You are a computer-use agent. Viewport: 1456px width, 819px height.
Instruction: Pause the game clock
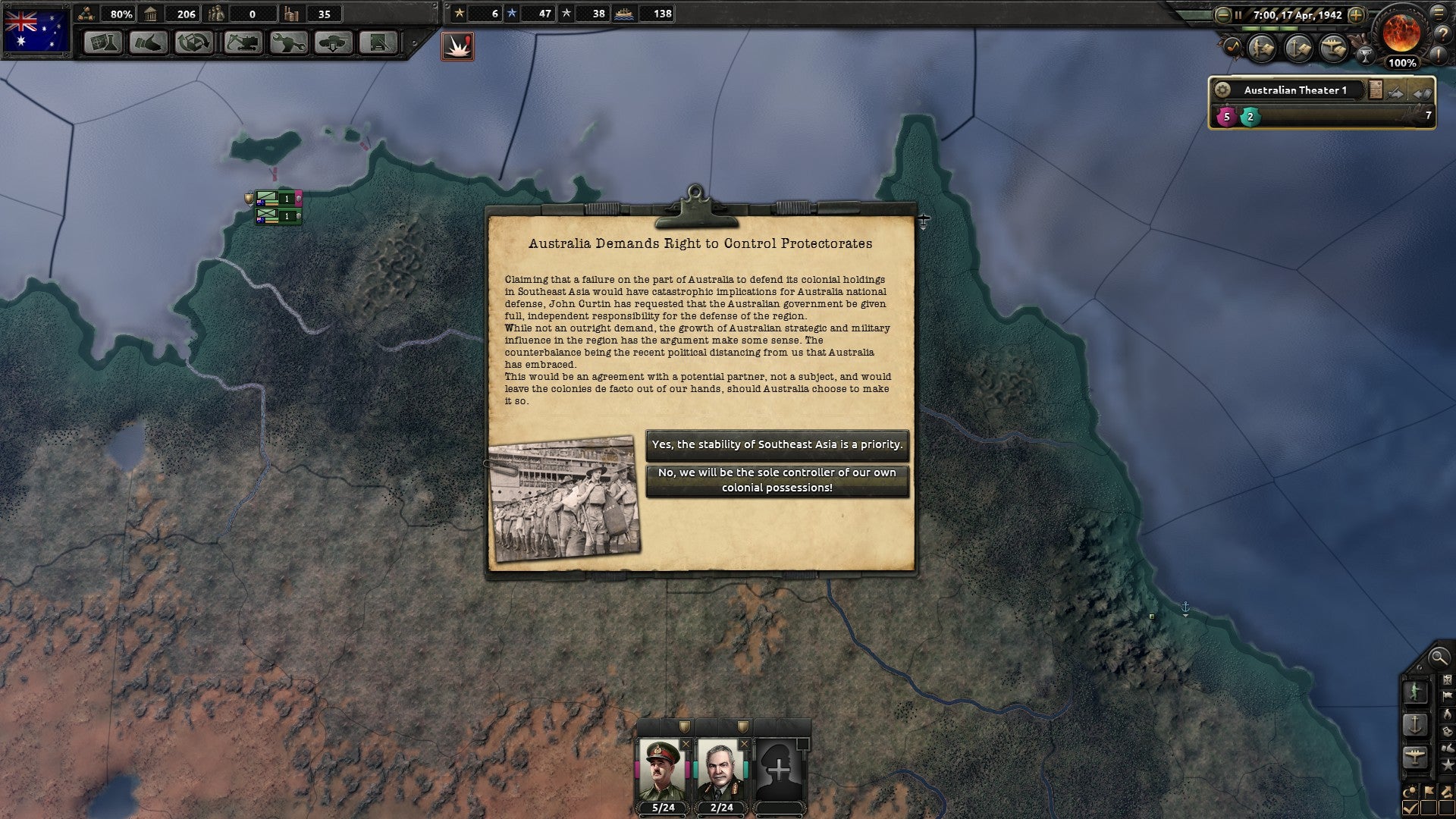pyautogui.click(x=1238, y=14)
